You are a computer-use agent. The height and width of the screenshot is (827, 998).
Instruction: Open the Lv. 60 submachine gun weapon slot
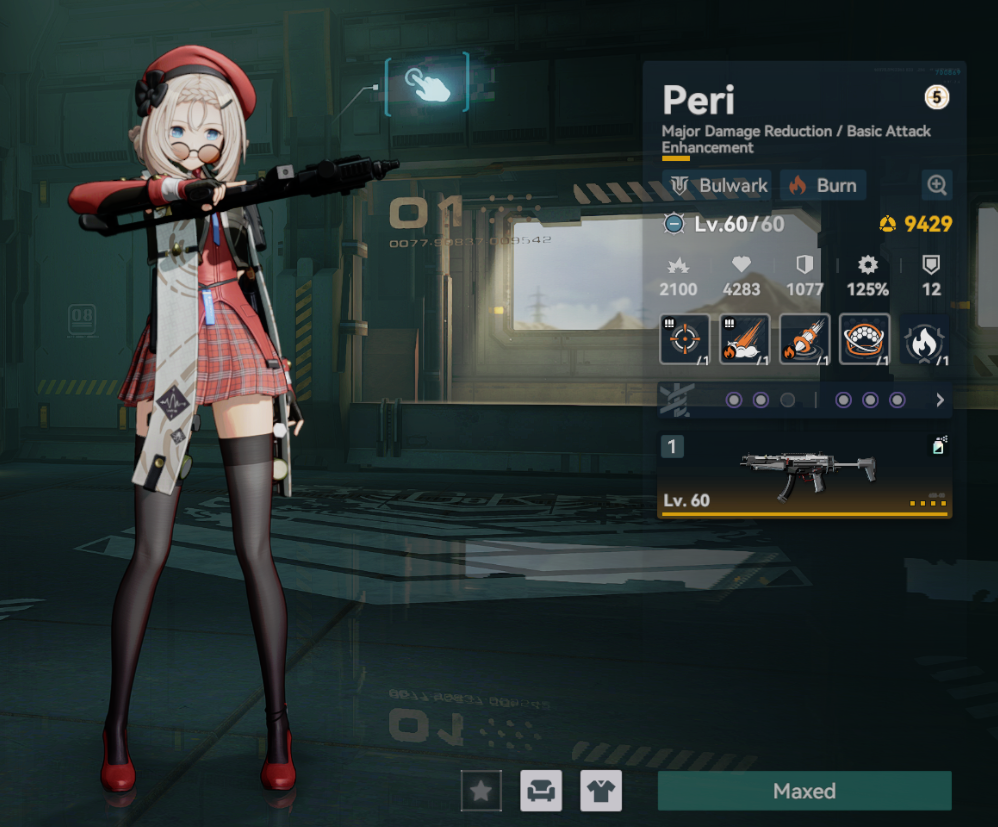pyautogui.click(x=804, y=475)
